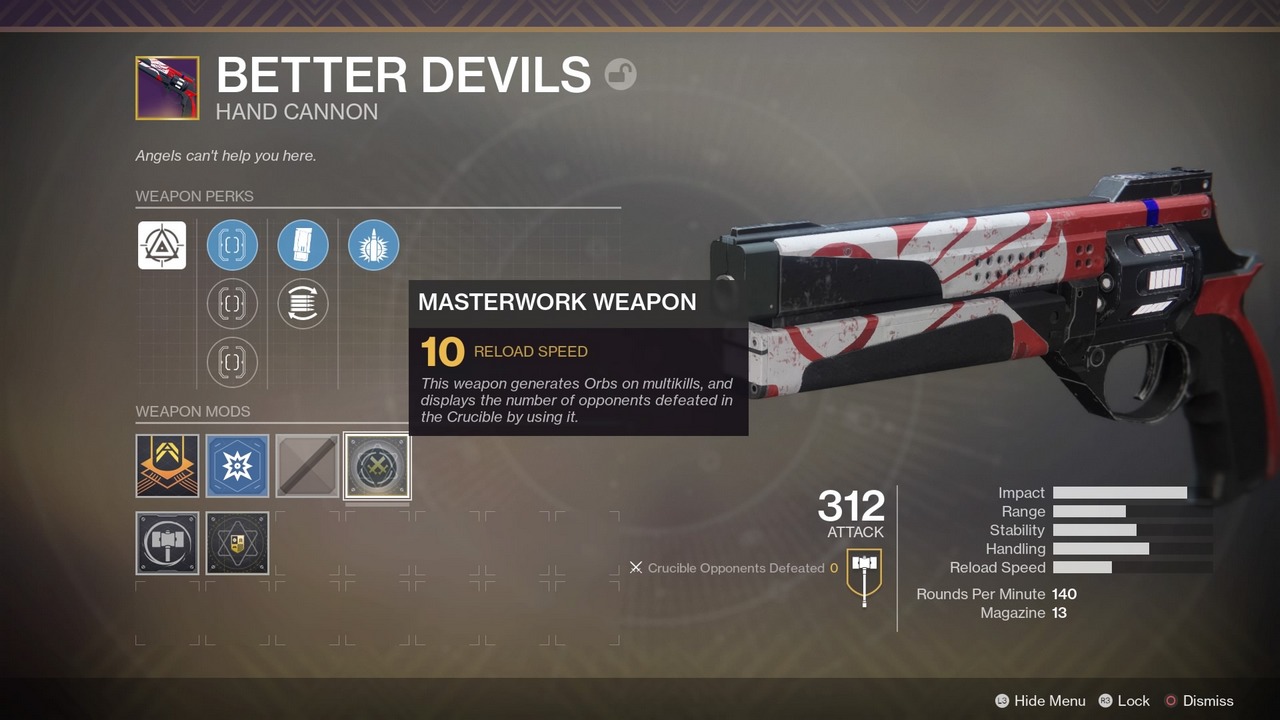Viewport: 1280px width, 720px height.
Task: Choose the star-and-shield emblem mod slot
Action: tap(237, 543)
